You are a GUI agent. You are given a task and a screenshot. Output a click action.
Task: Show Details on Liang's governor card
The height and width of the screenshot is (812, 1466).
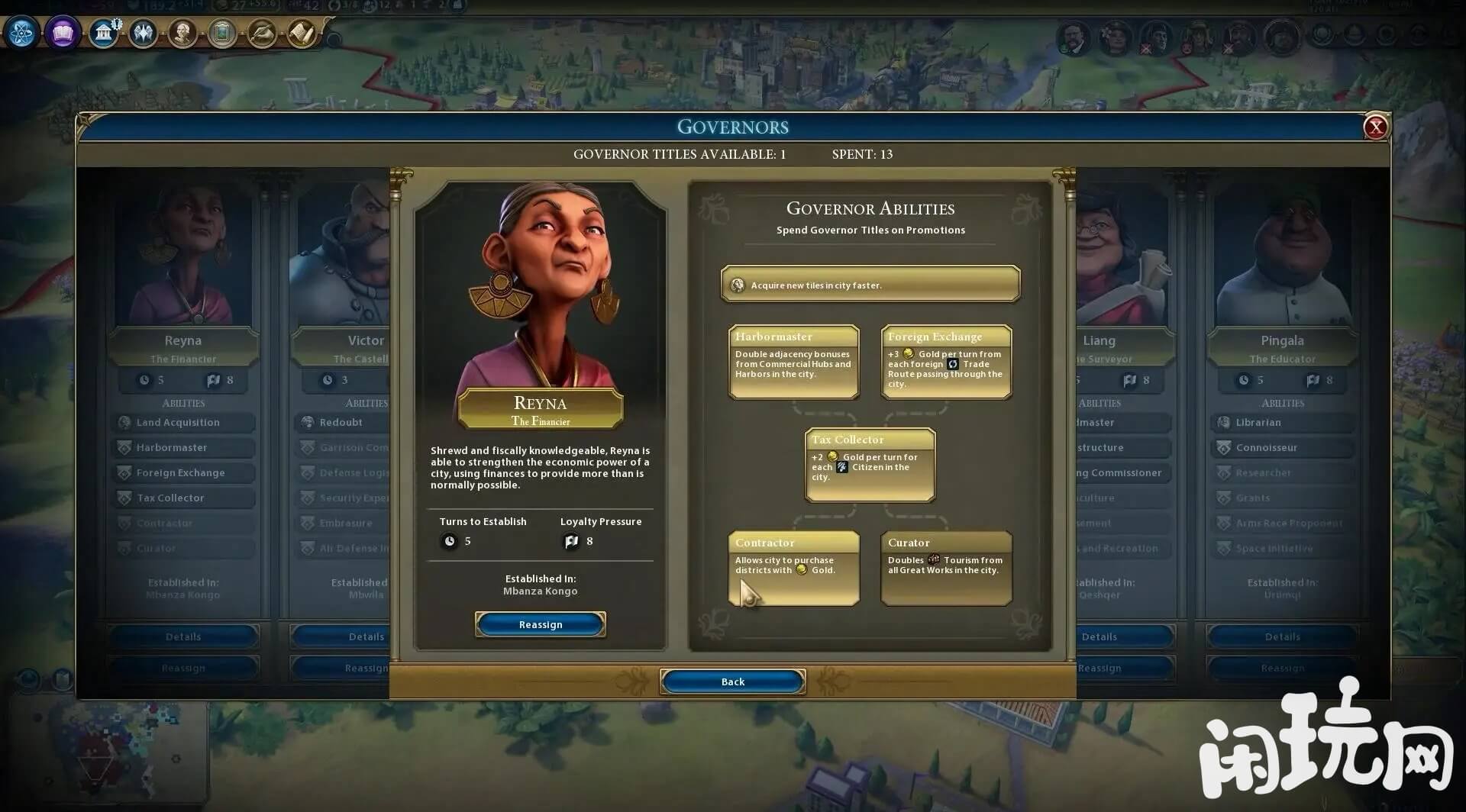click(x=1099, y=636)
